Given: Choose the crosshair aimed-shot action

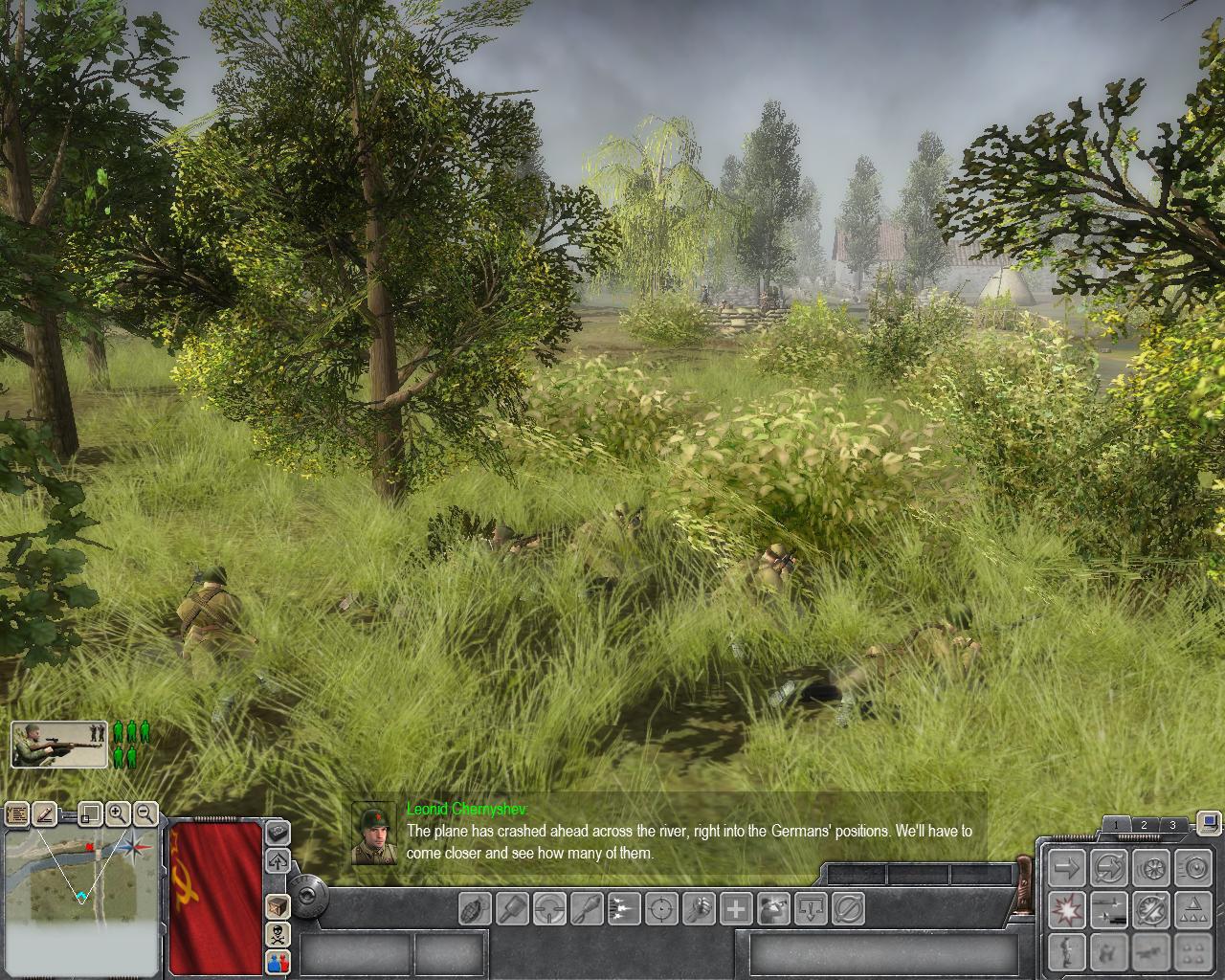Looking at the screenshot, I should pyautogui.click(x=661, y=907).
